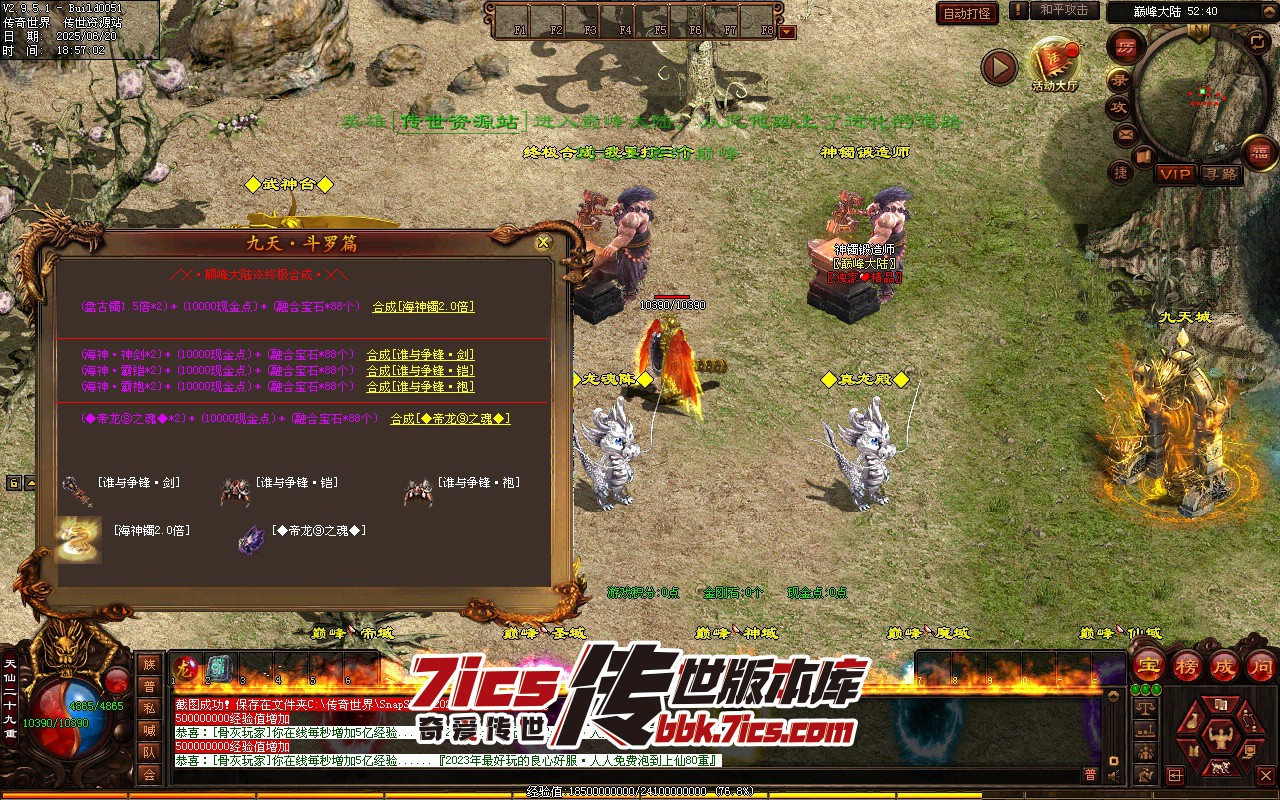This screenshot has height=800, width=1280.
Task: Select 合成[谁与争锋·剑] recipe link
Action: 420,355
